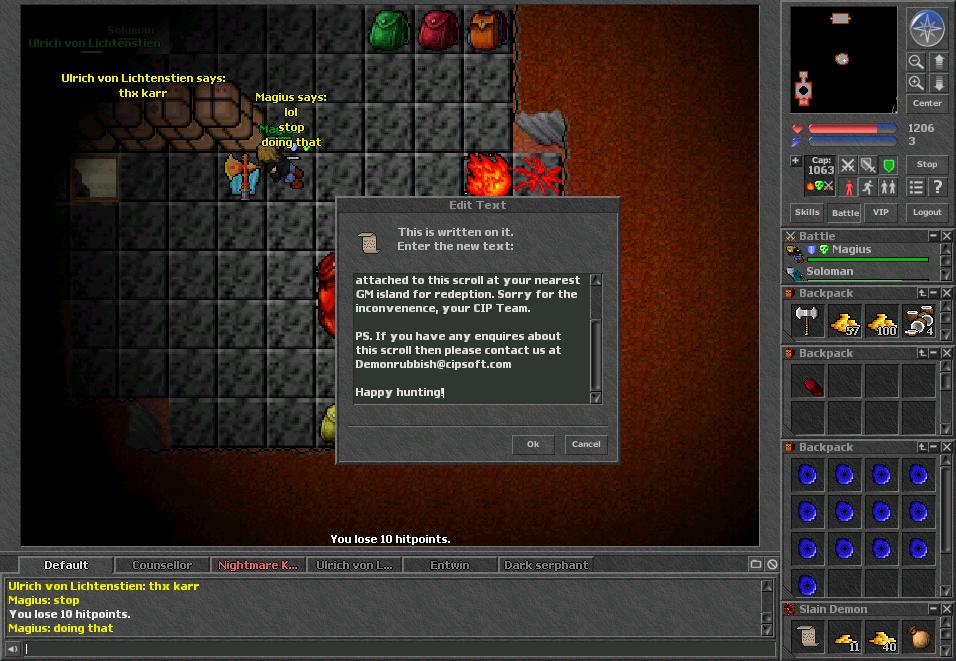The height and width of the screenshot is (661, 956).
Task: Select Magius in the Battle list
Action: coord(851,250)
